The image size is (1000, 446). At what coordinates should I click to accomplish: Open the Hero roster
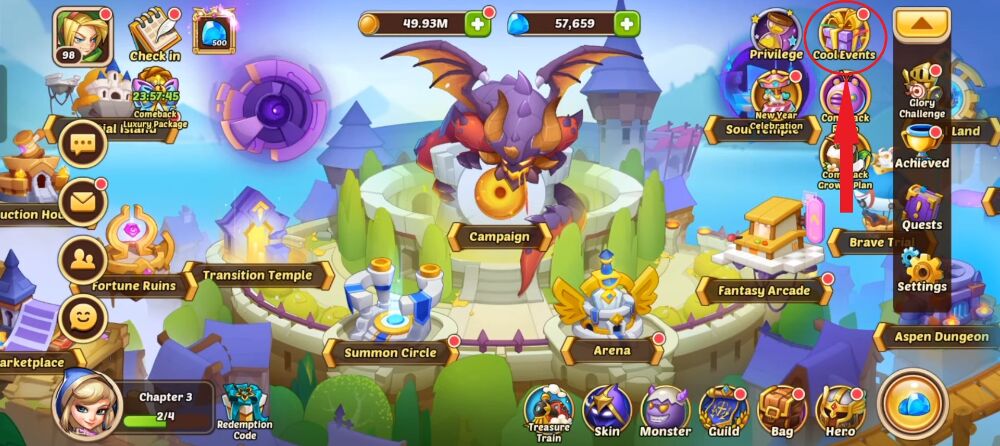839,410
